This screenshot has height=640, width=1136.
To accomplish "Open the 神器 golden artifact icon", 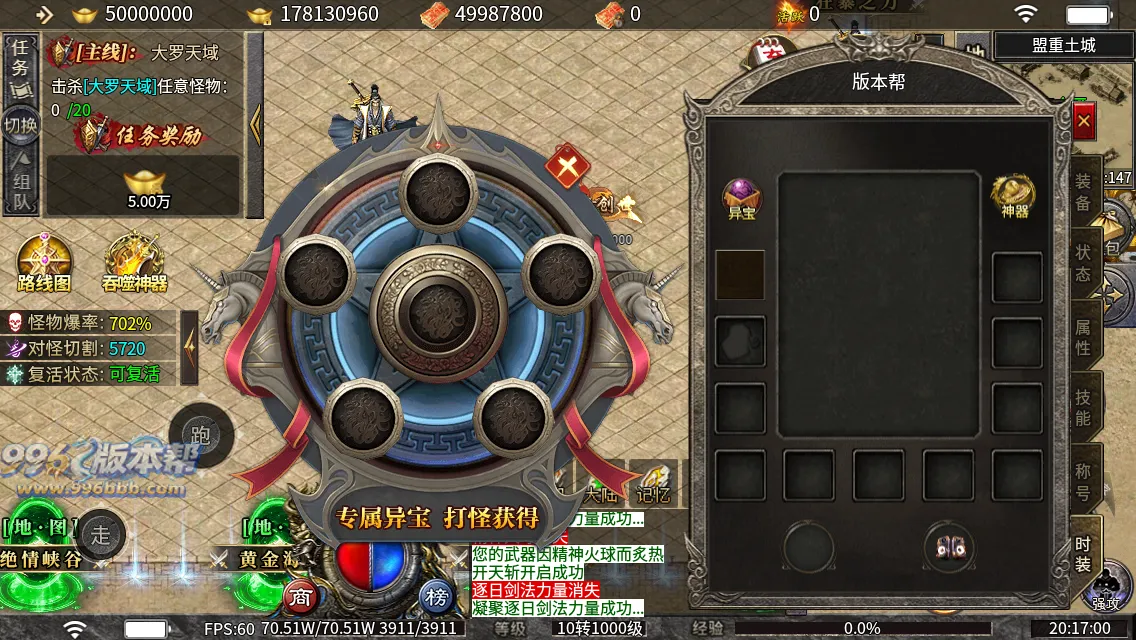I will [1014, 196].
